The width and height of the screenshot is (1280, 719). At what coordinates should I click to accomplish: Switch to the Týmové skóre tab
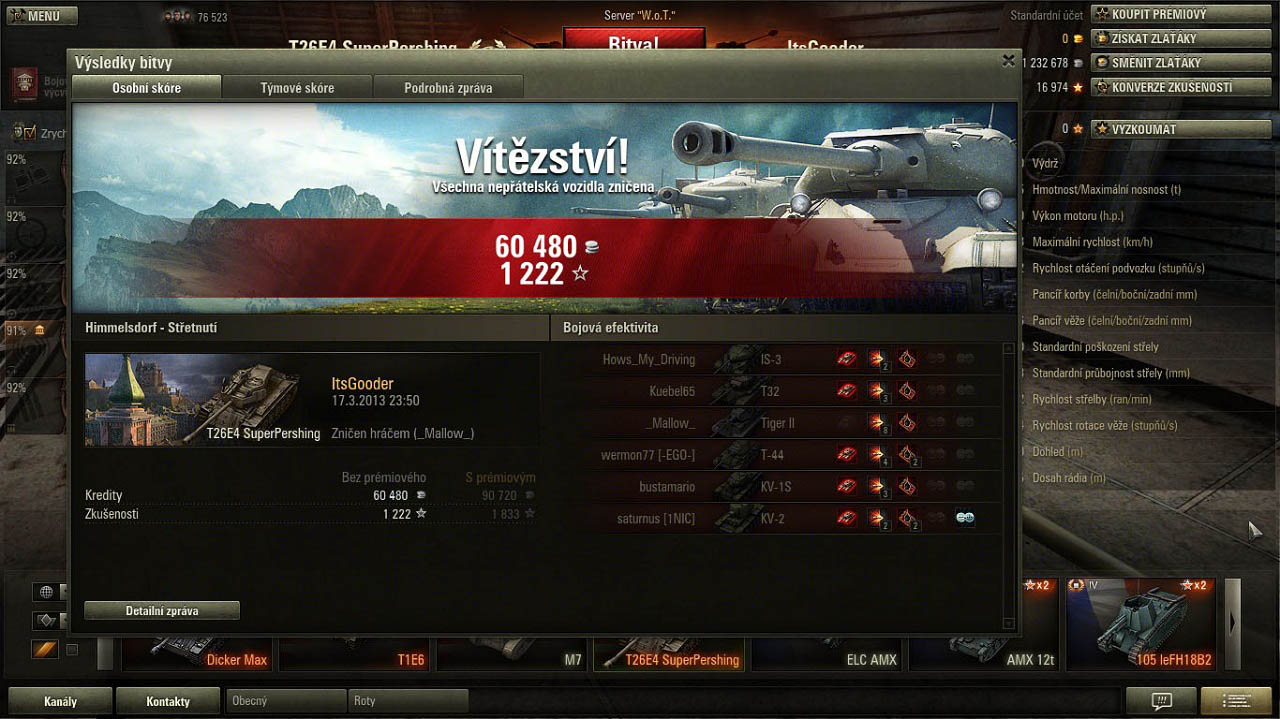pyautogui.click(x=297, y=88)
